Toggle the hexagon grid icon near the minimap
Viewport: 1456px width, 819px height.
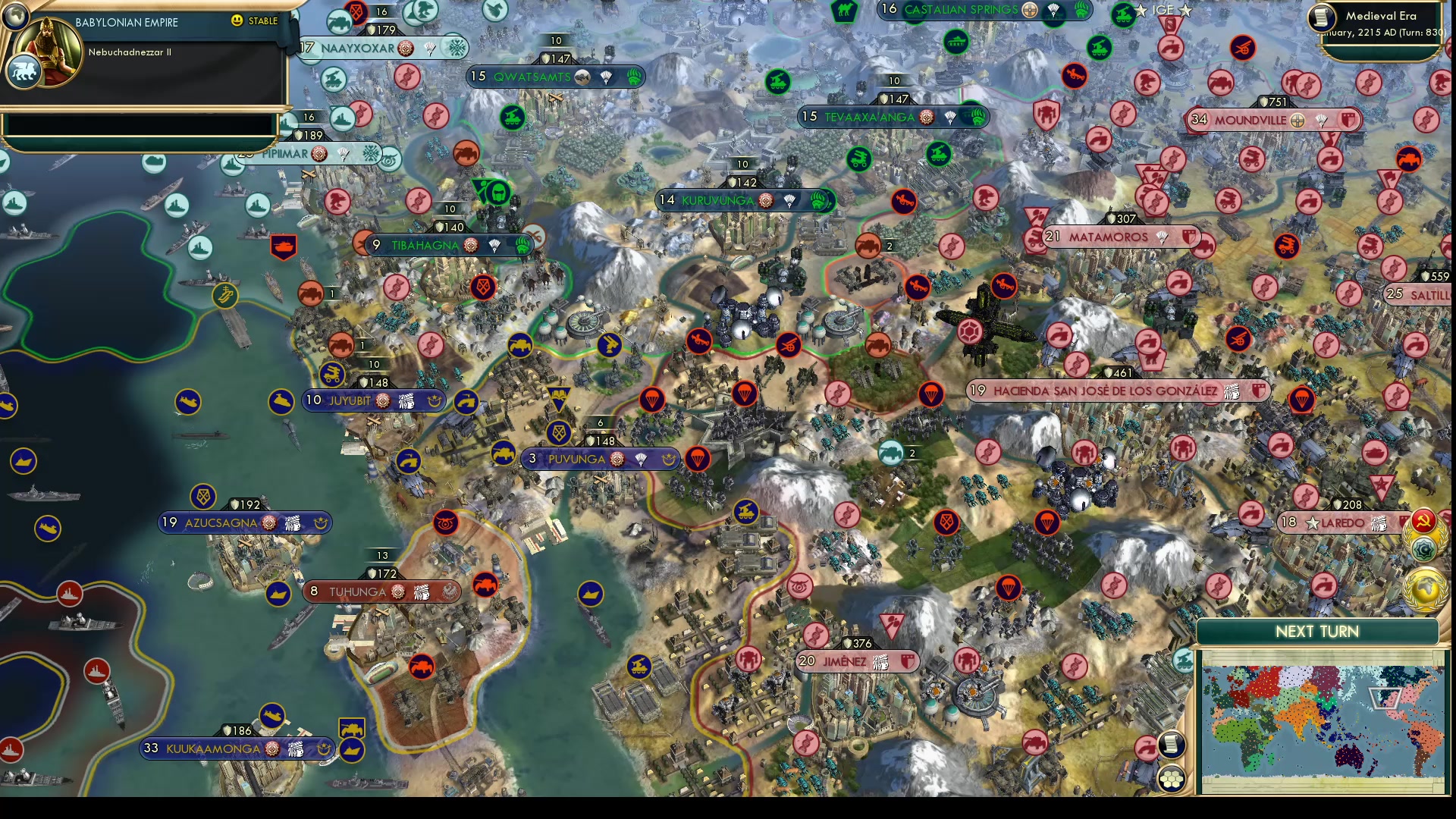point(1172,779)
